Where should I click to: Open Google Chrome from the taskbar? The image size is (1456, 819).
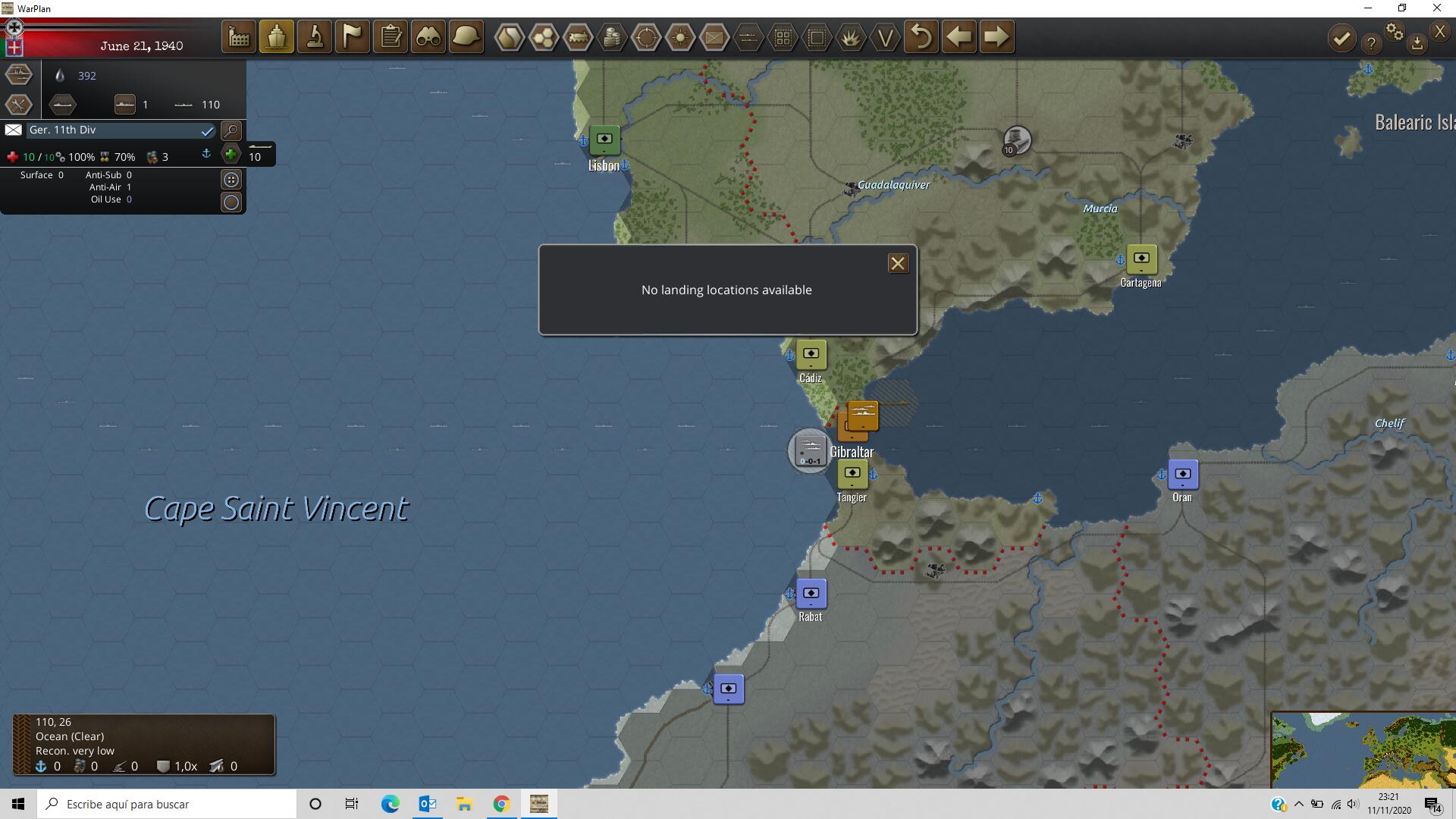[500, 803]
